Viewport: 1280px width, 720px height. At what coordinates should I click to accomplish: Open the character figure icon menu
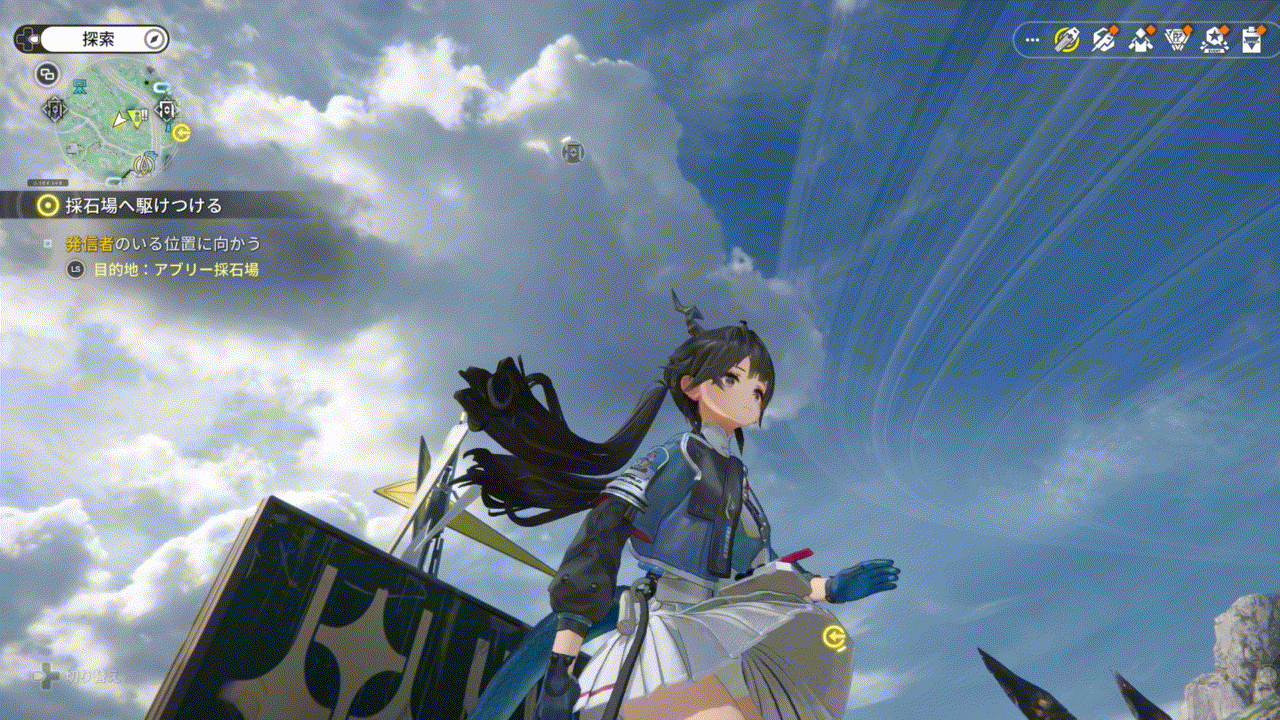click(x=1141, y=40)
